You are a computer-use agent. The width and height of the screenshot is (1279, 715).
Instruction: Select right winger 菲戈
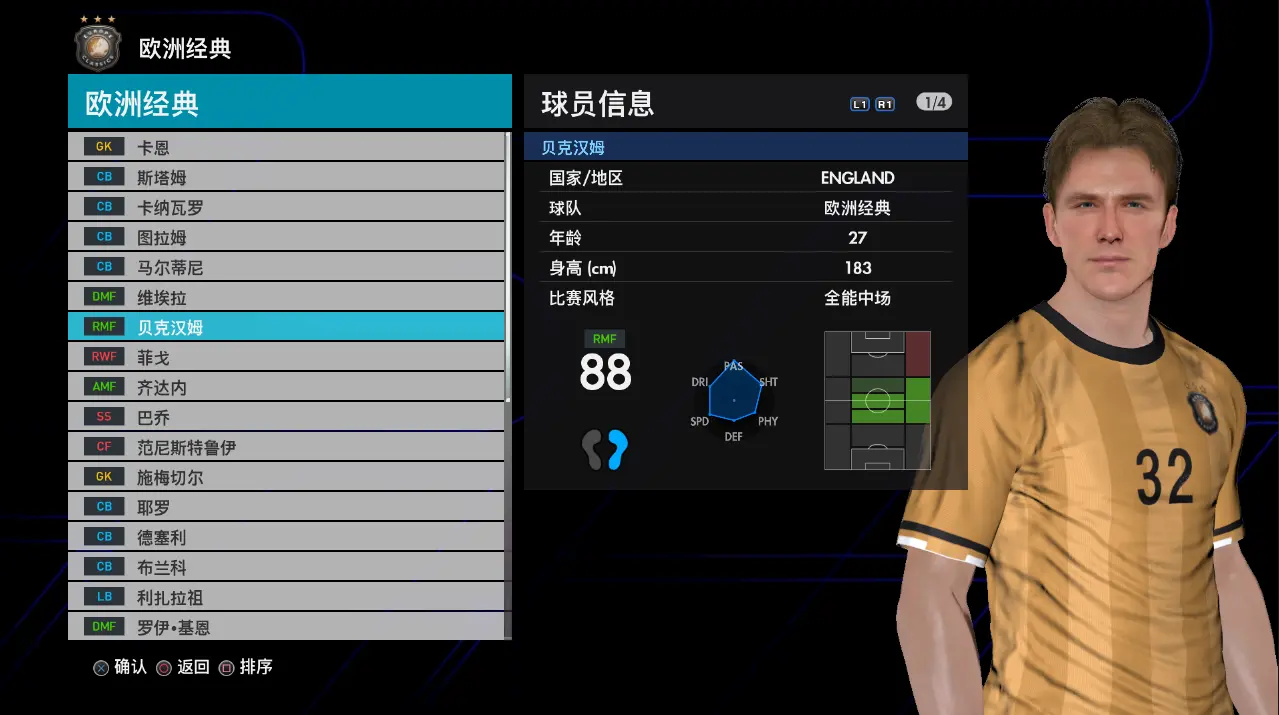[x=286, y=357]
